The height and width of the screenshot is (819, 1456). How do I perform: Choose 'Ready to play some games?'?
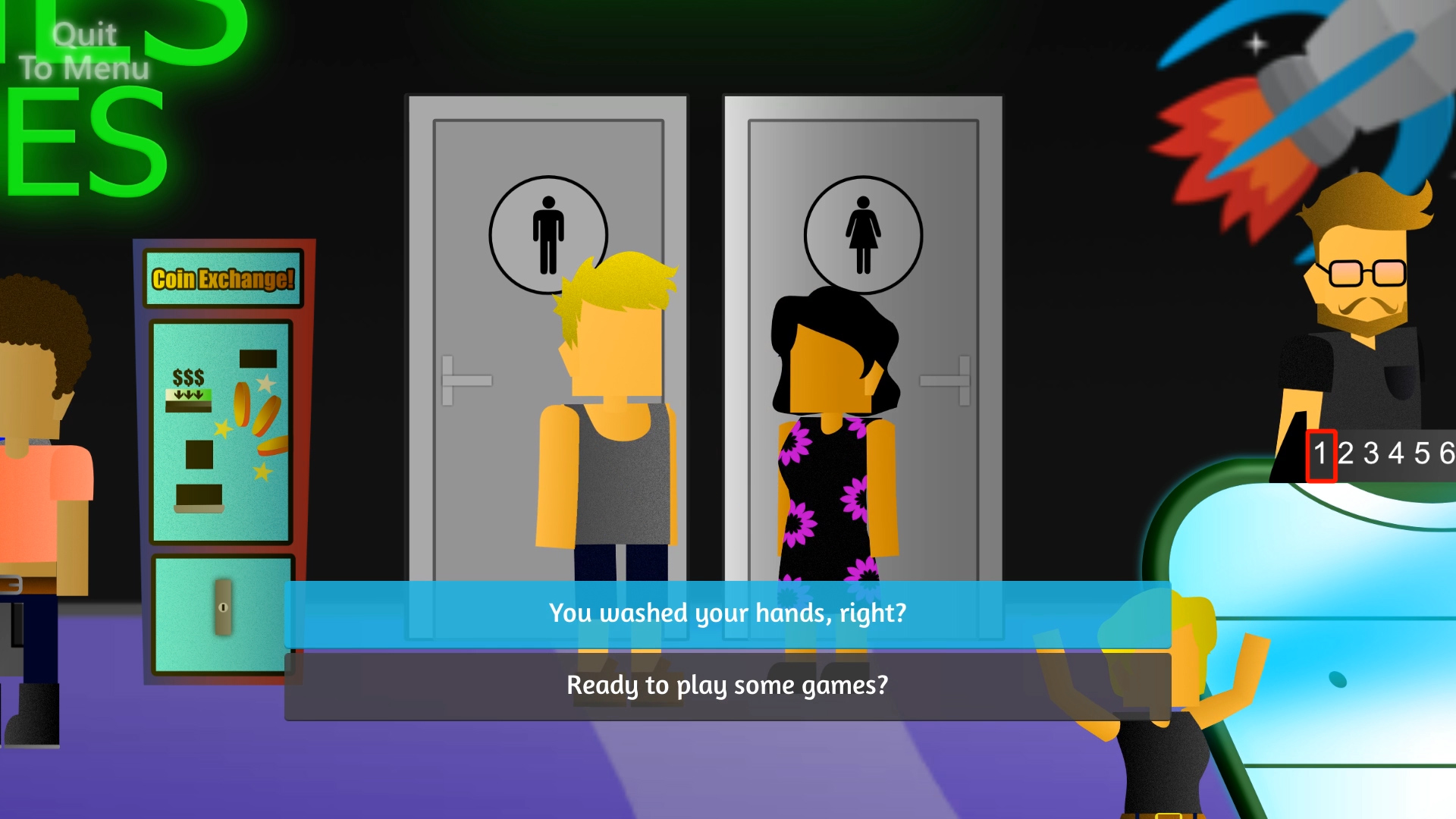point(727,683)
